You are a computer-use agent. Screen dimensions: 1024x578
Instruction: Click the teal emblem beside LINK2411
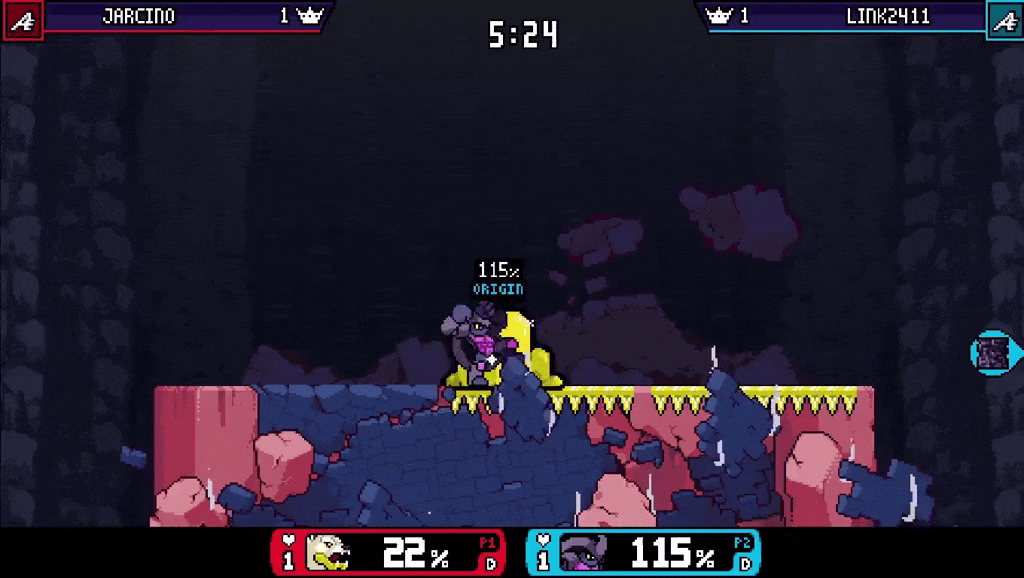point(1004,19)
